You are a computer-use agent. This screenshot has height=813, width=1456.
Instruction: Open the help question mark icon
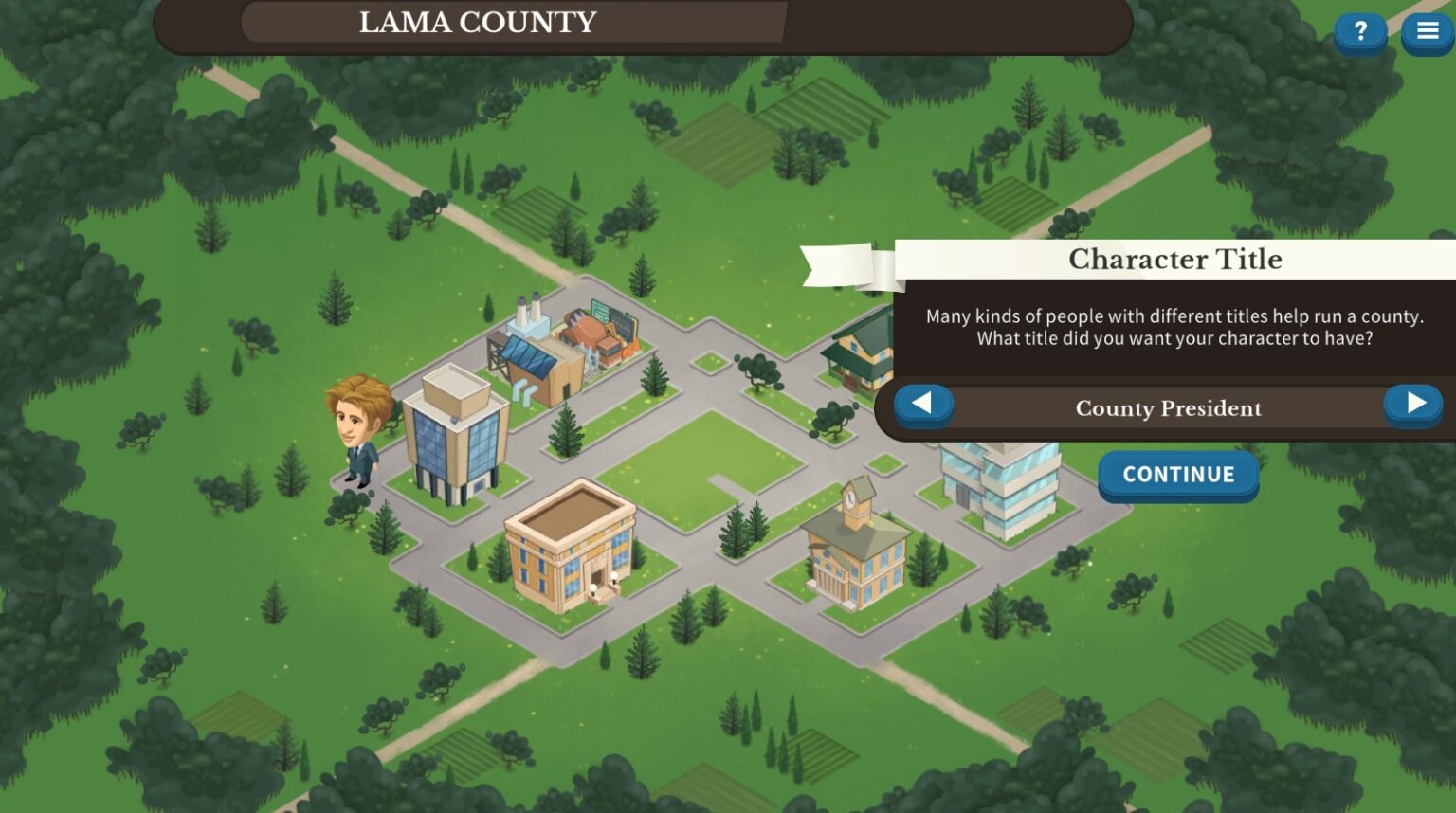pyautogui.click(x=1359, y=31)
